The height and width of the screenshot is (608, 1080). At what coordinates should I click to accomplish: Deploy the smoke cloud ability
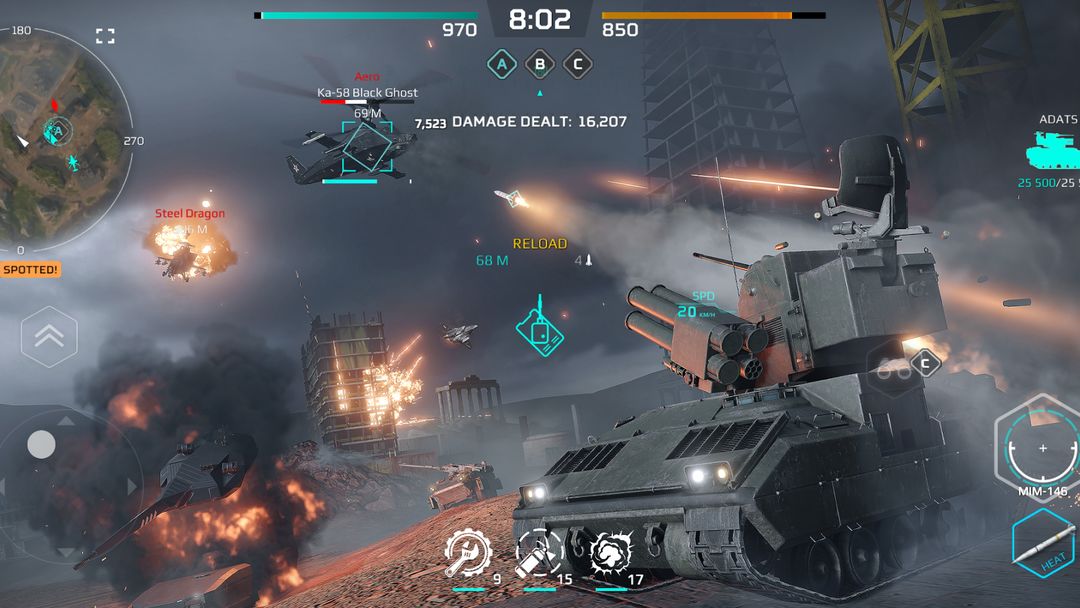click(x=609, y=552)
